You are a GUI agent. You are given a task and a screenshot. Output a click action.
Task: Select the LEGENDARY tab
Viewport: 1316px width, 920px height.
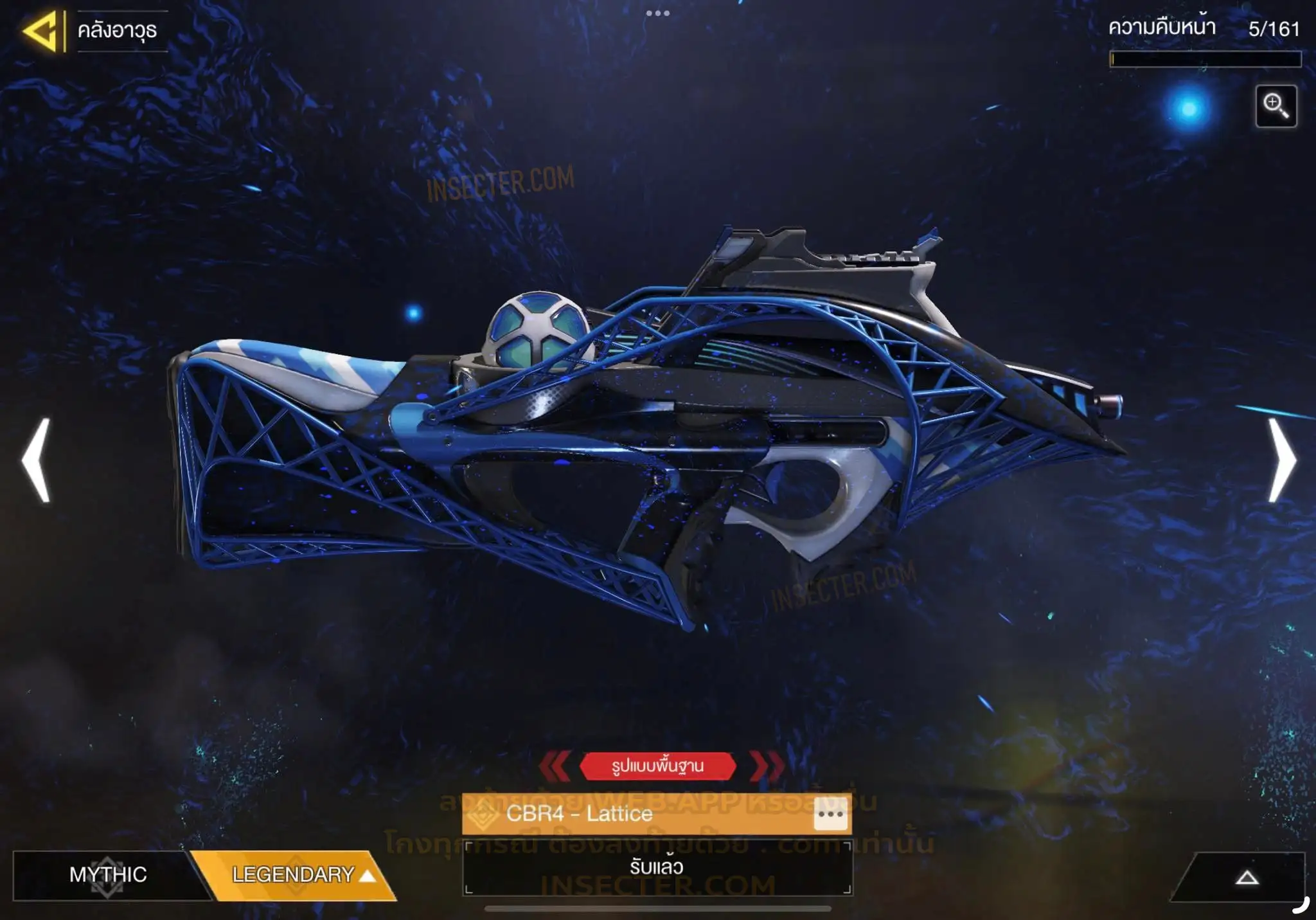pyautogui.click(x=294, y=874)
